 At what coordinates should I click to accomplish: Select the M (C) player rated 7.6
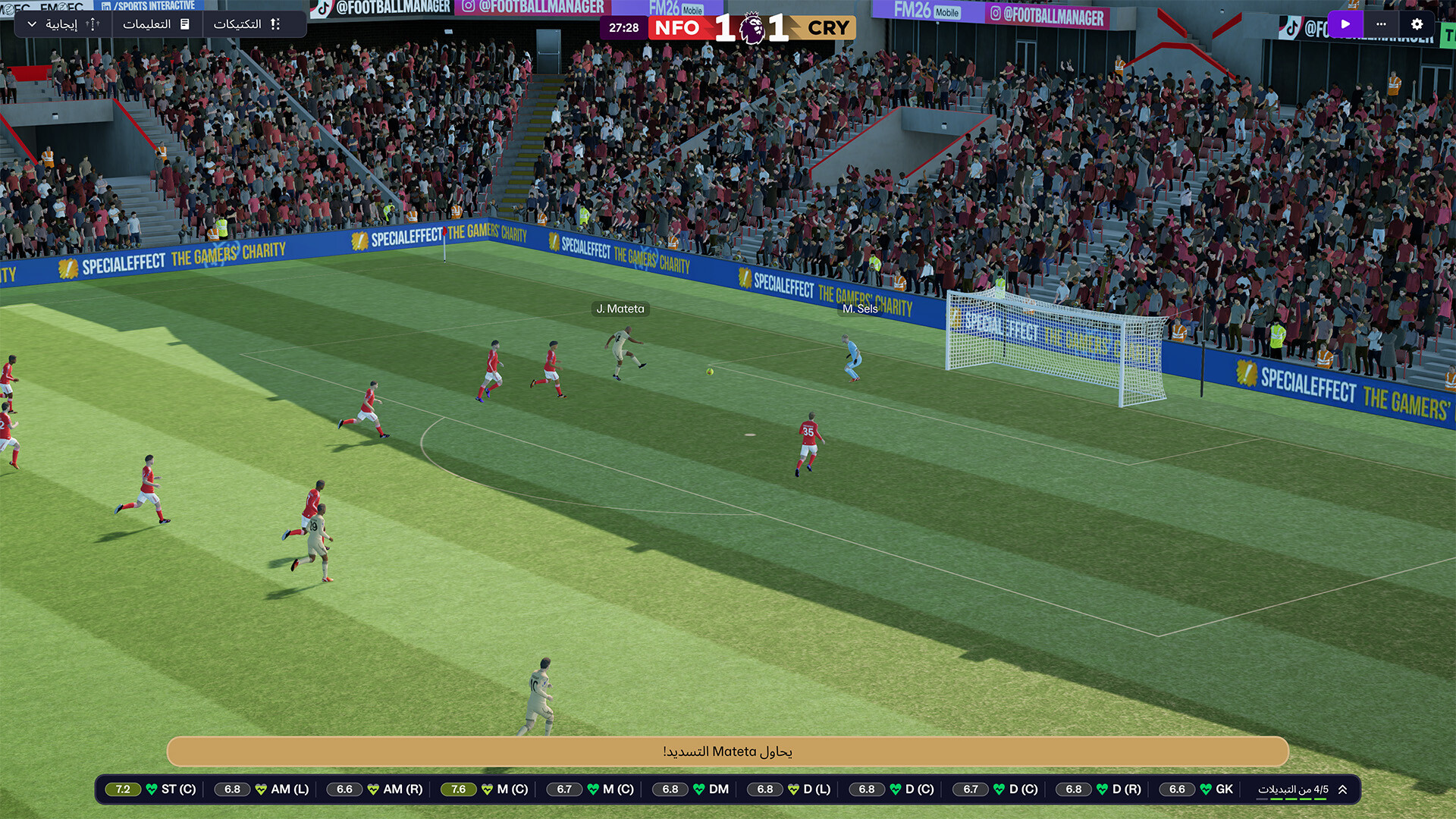tap(486, 789)
